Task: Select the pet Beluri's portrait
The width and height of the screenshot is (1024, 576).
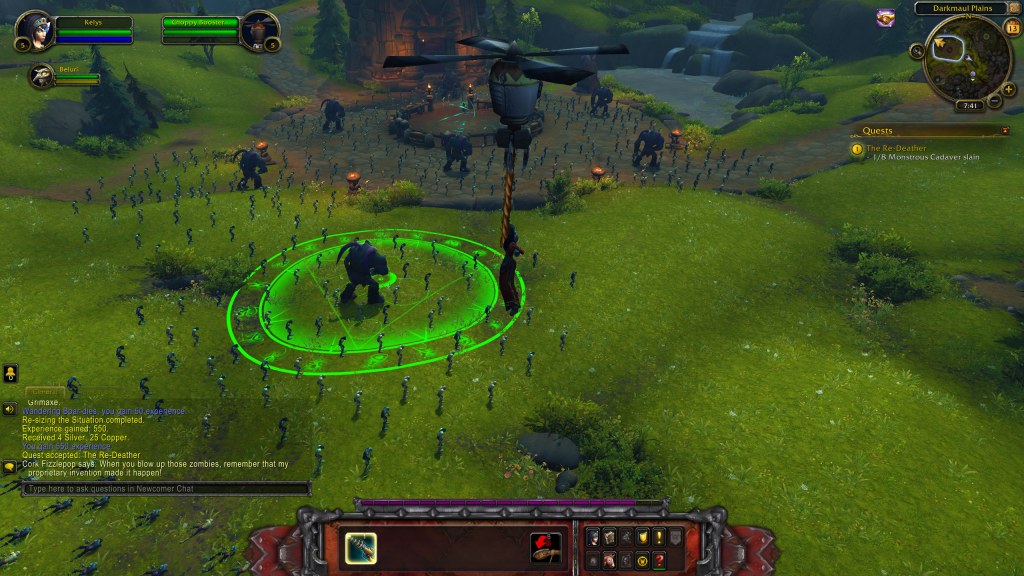Action: click(x=42, y=76)
